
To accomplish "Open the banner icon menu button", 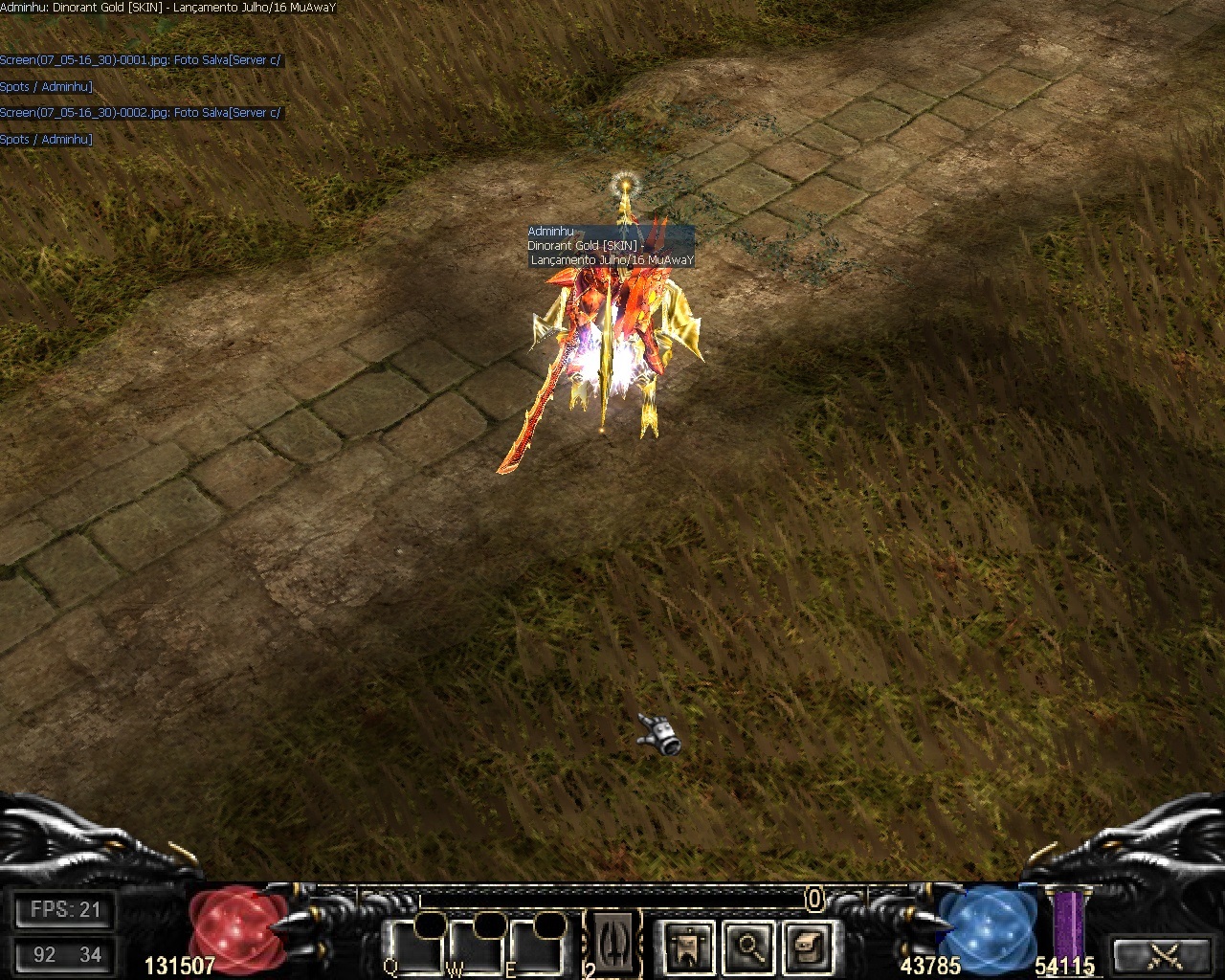I will pos(686,946).
